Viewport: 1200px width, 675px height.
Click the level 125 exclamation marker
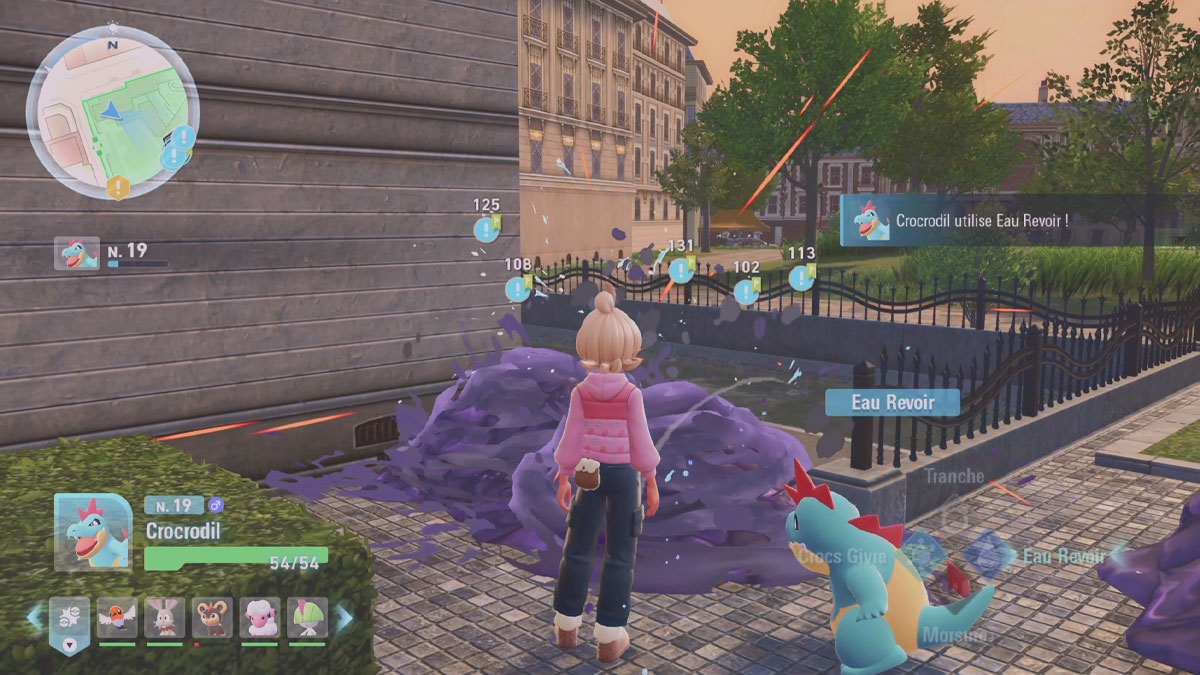click(x=487, y=229)
